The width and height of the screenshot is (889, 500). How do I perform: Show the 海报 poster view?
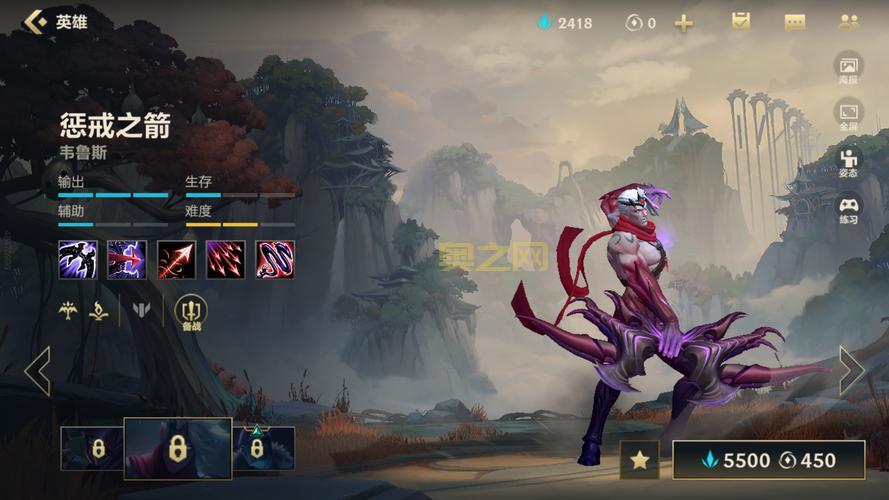pyautogui.click(x=848, y=68)
